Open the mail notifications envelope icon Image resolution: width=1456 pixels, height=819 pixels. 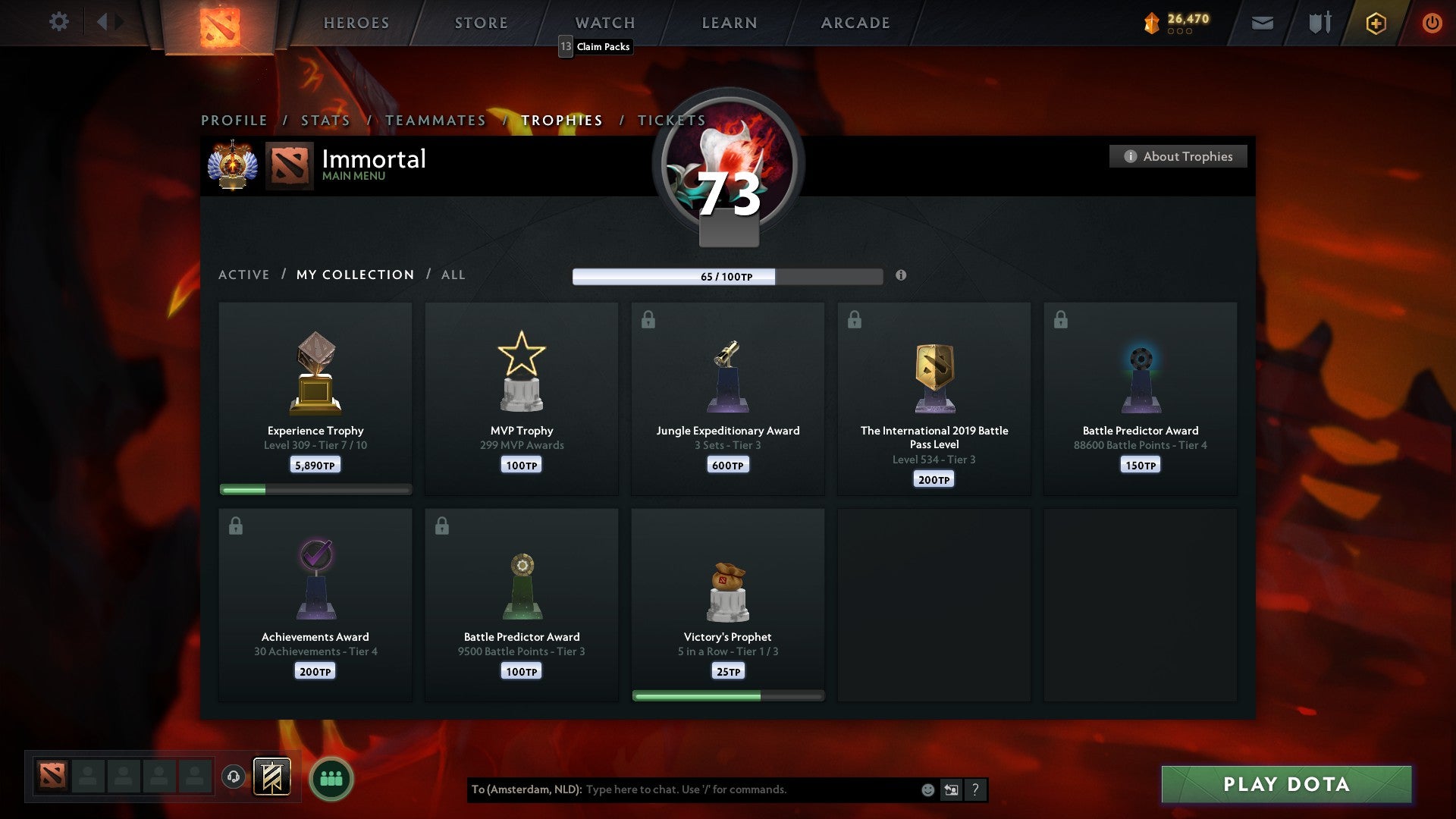coord(1262,23)
